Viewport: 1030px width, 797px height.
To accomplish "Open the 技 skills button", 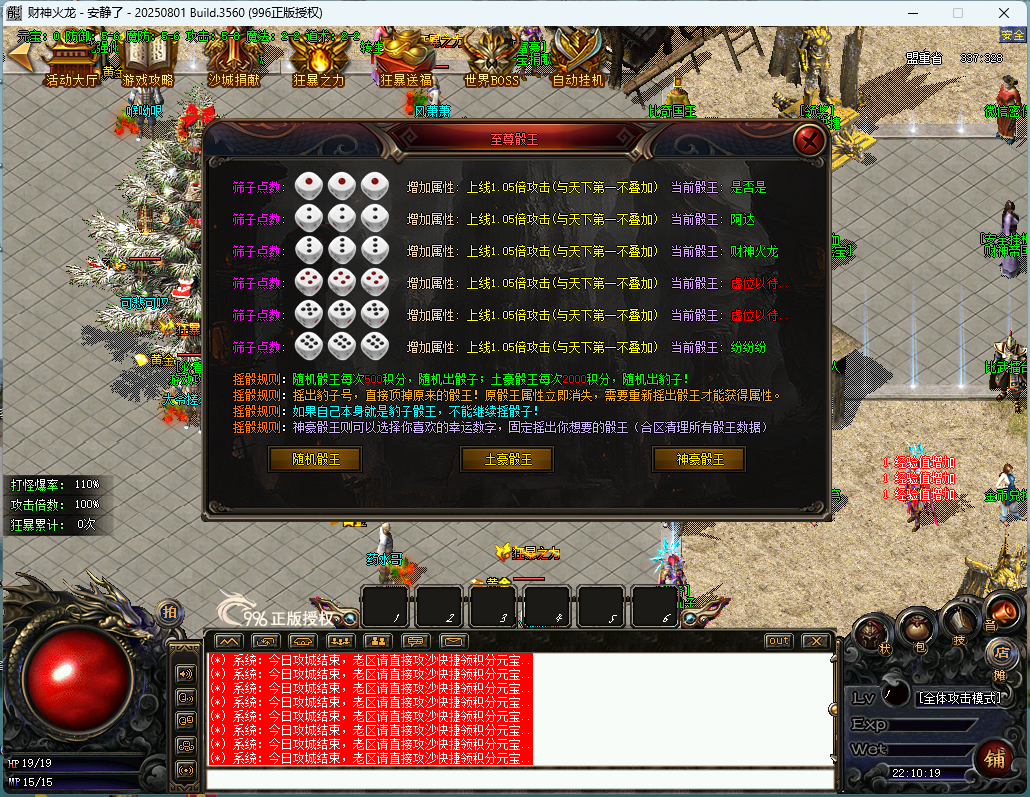I will point(959,623).
